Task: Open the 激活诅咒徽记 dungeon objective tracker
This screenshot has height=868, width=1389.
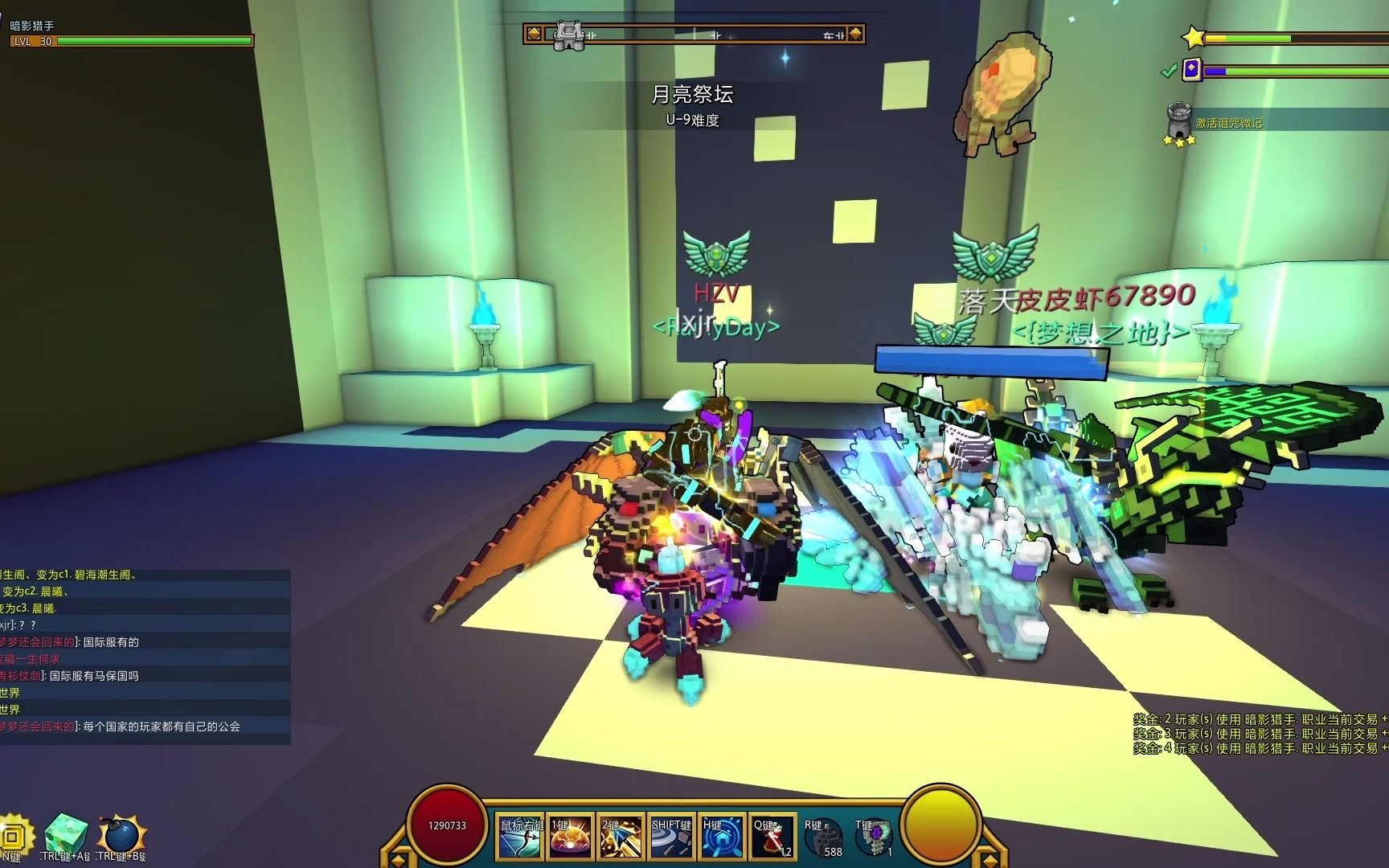Action: (x=1228, y=123)
